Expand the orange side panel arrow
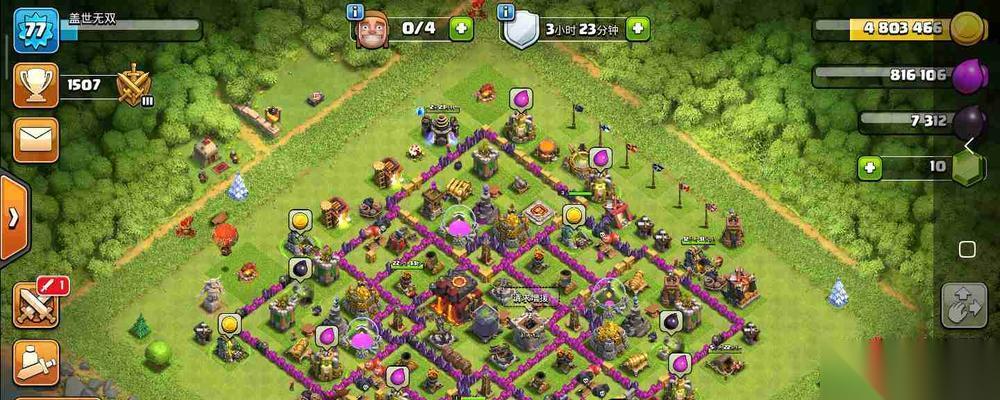Viewport: 1000px width, 400px height. (x=13, y=217)
